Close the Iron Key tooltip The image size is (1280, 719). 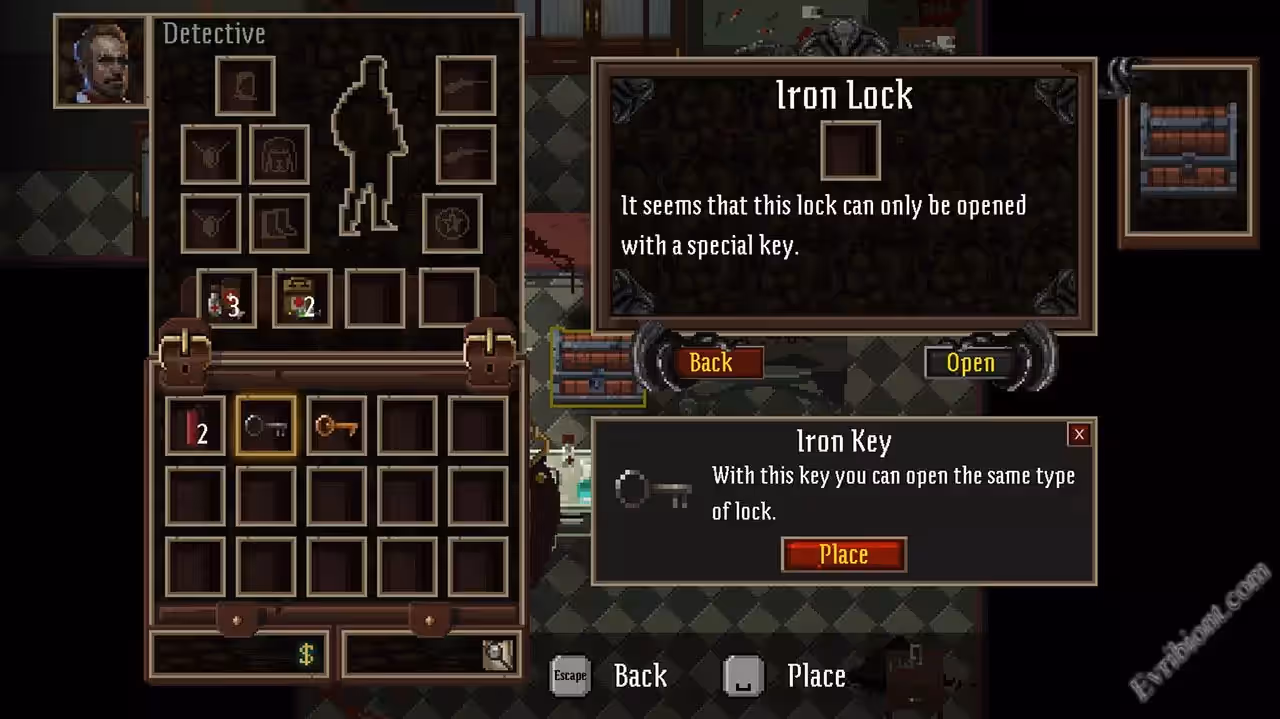1078,434
